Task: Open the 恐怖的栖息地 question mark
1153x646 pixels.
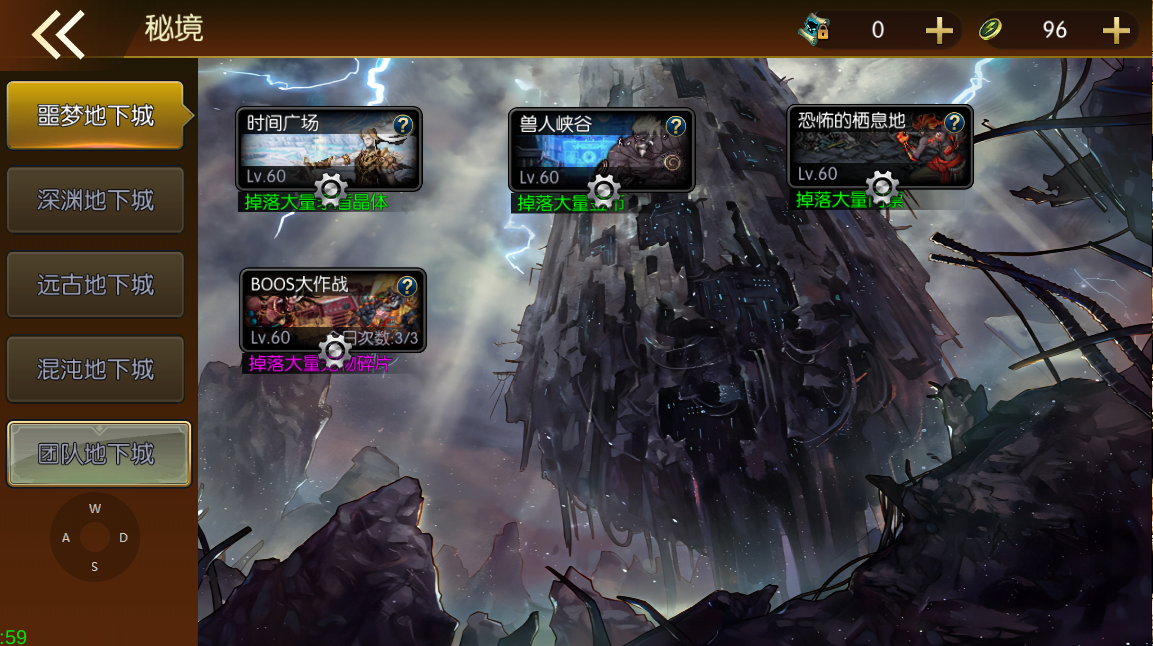Action: click(x=955, y=122)
